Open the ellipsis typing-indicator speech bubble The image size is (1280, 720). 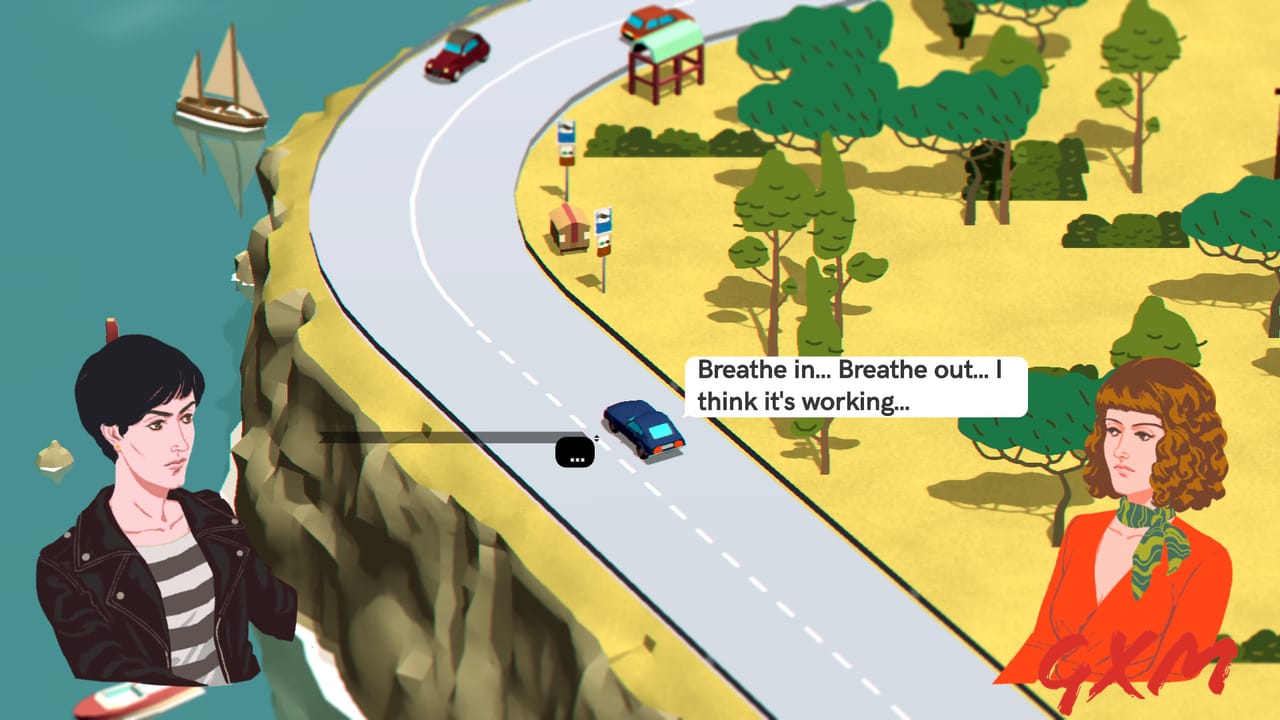click(573, 451)
